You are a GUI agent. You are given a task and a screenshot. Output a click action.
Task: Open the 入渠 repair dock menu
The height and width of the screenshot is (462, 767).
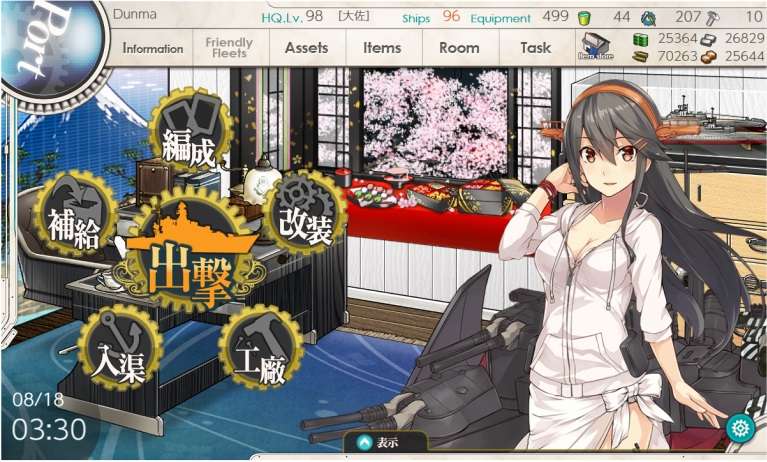click(118, 349)
